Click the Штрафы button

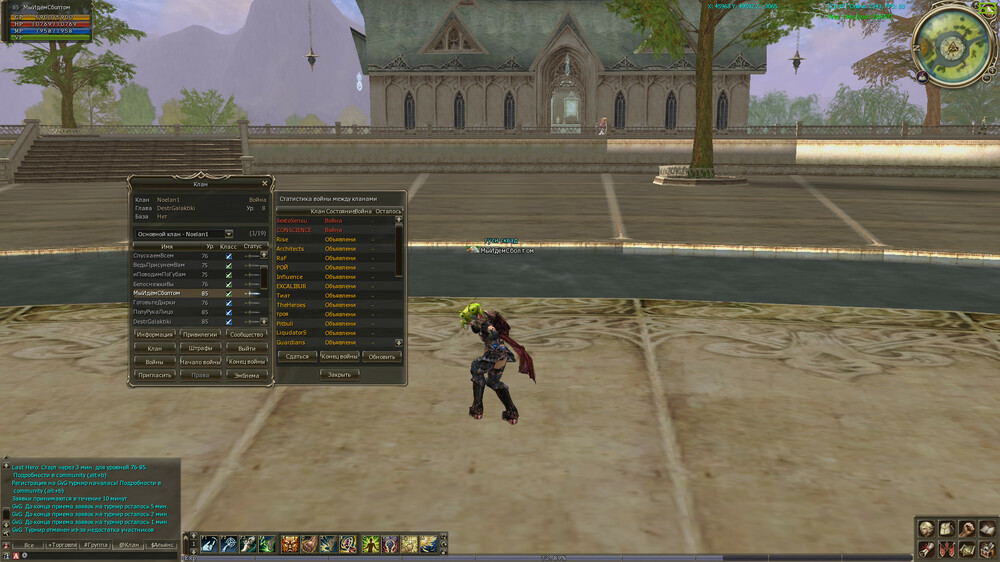(x=201, y=348)
